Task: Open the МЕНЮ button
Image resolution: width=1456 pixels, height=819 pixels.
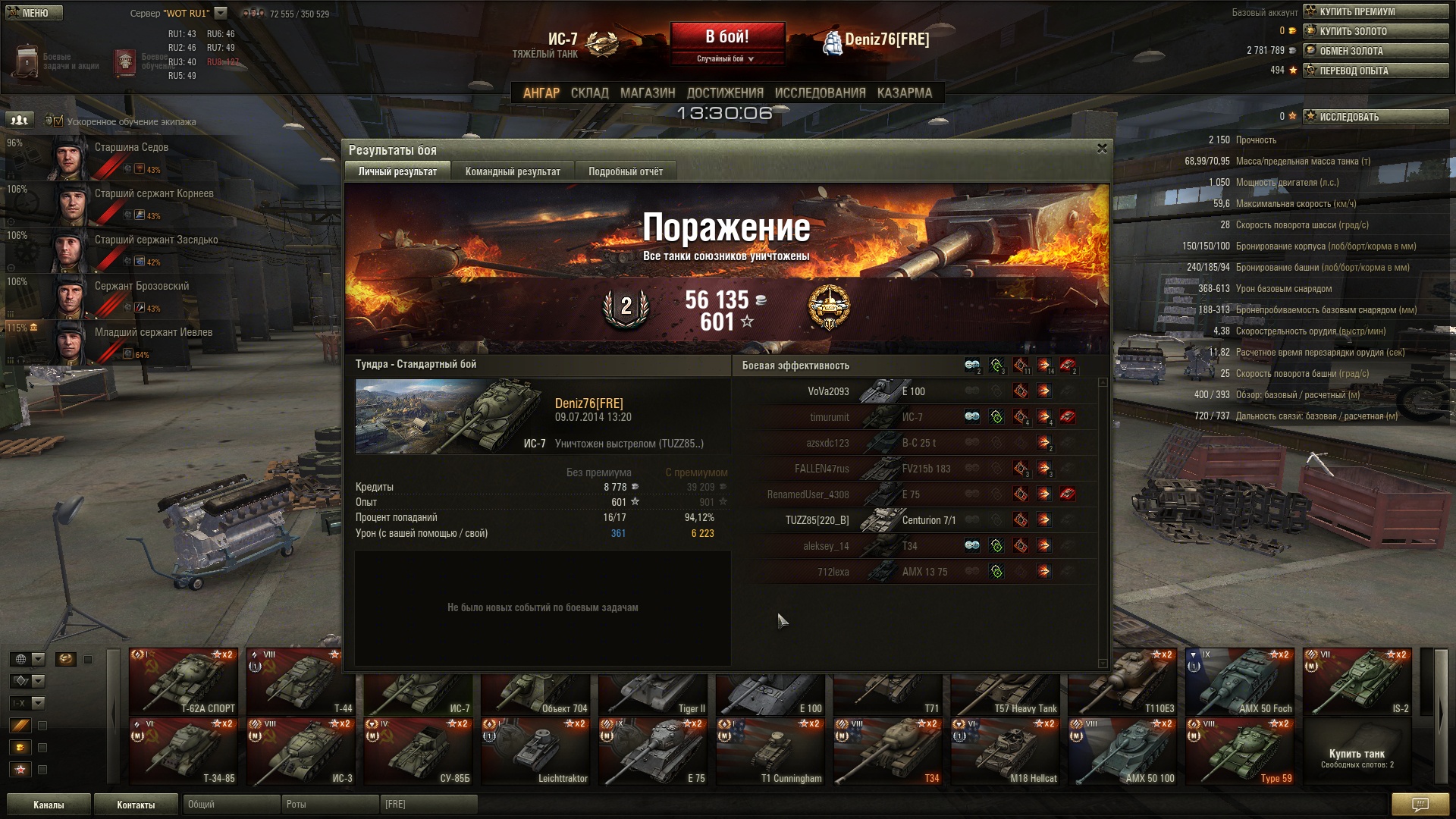Action: coord(33,13)
